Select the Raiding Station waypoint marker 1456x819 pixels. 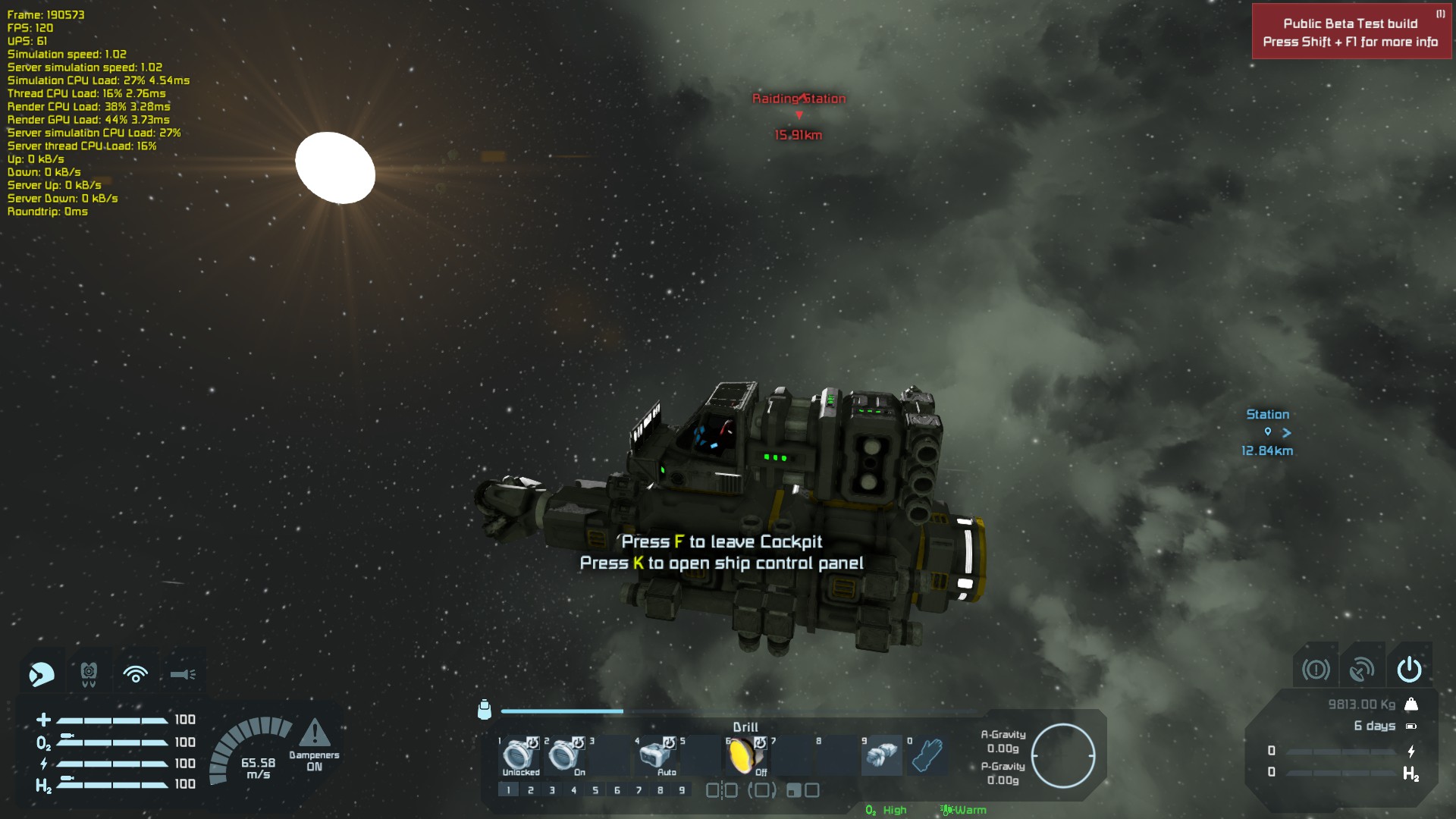[x=799, y=115]
